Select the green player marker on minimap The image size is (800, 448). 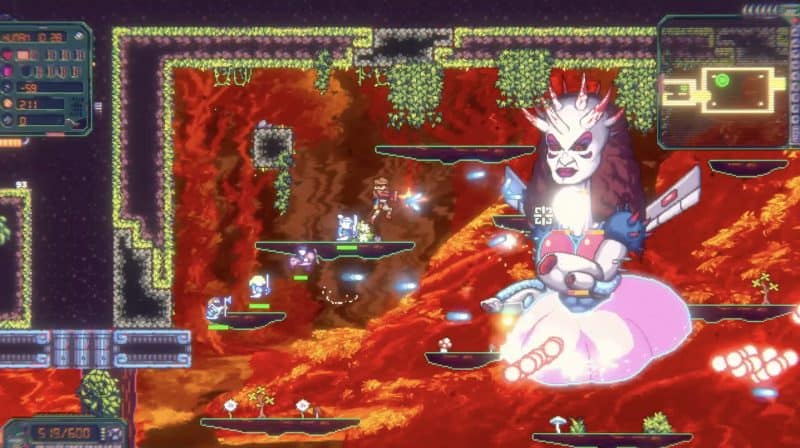720,80
